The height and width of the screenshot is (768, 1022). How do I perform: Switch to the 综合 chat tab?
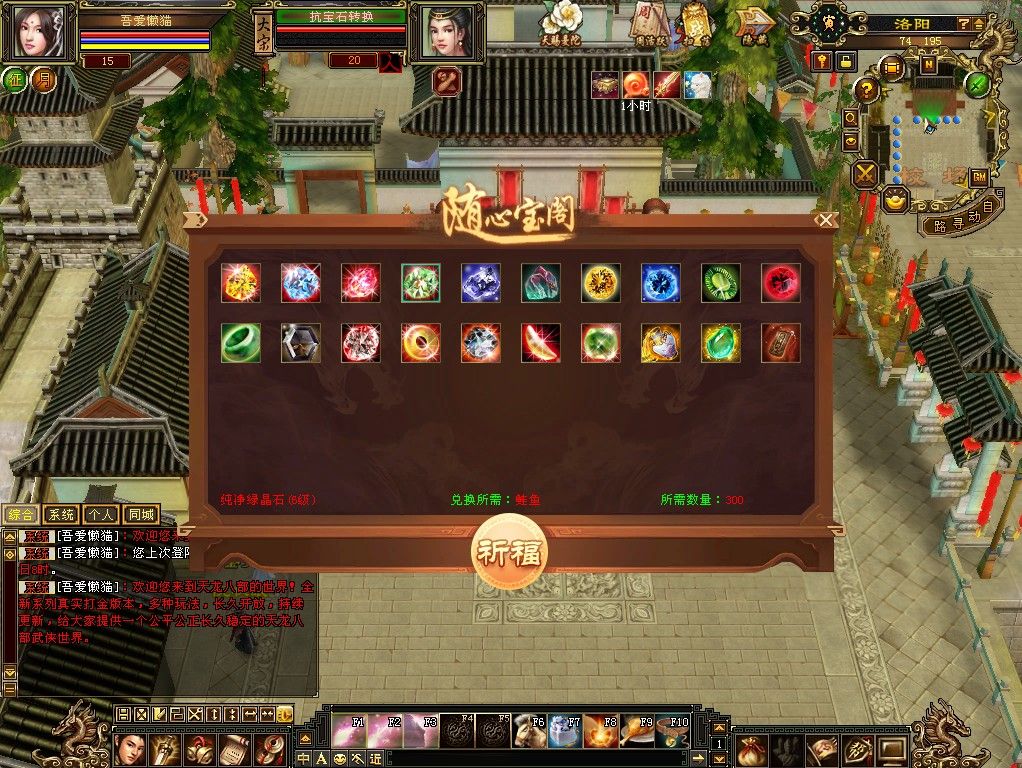click(x=20, y=515)
